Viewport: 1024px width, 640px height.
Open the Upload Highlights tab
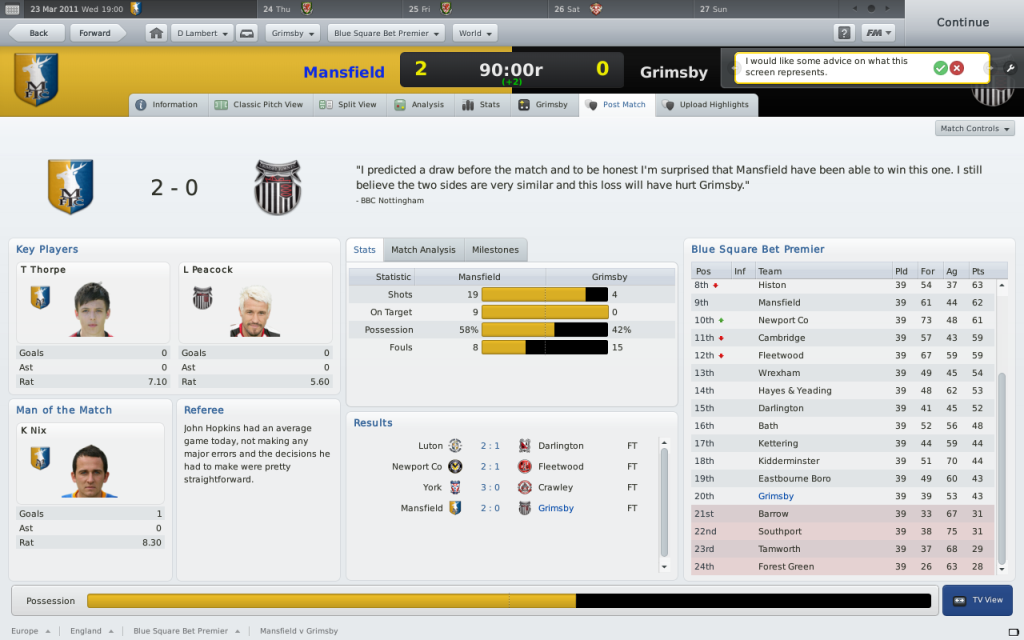click(705, 105)
